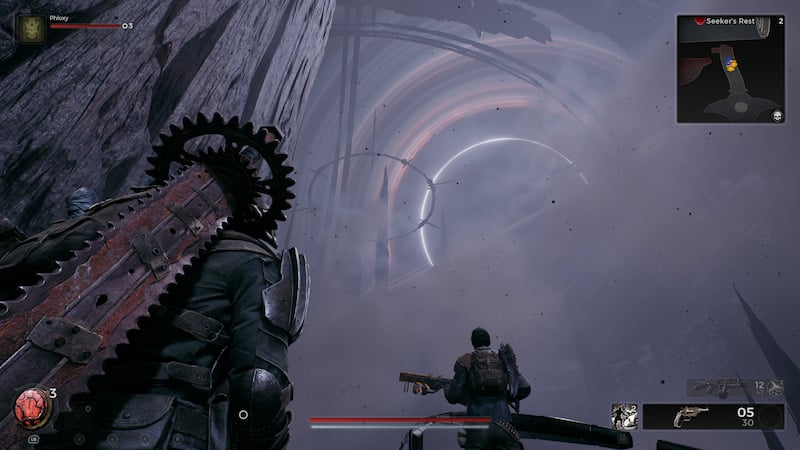
Task: Use the Dragon Heart healing item
Action: point(28,406)
